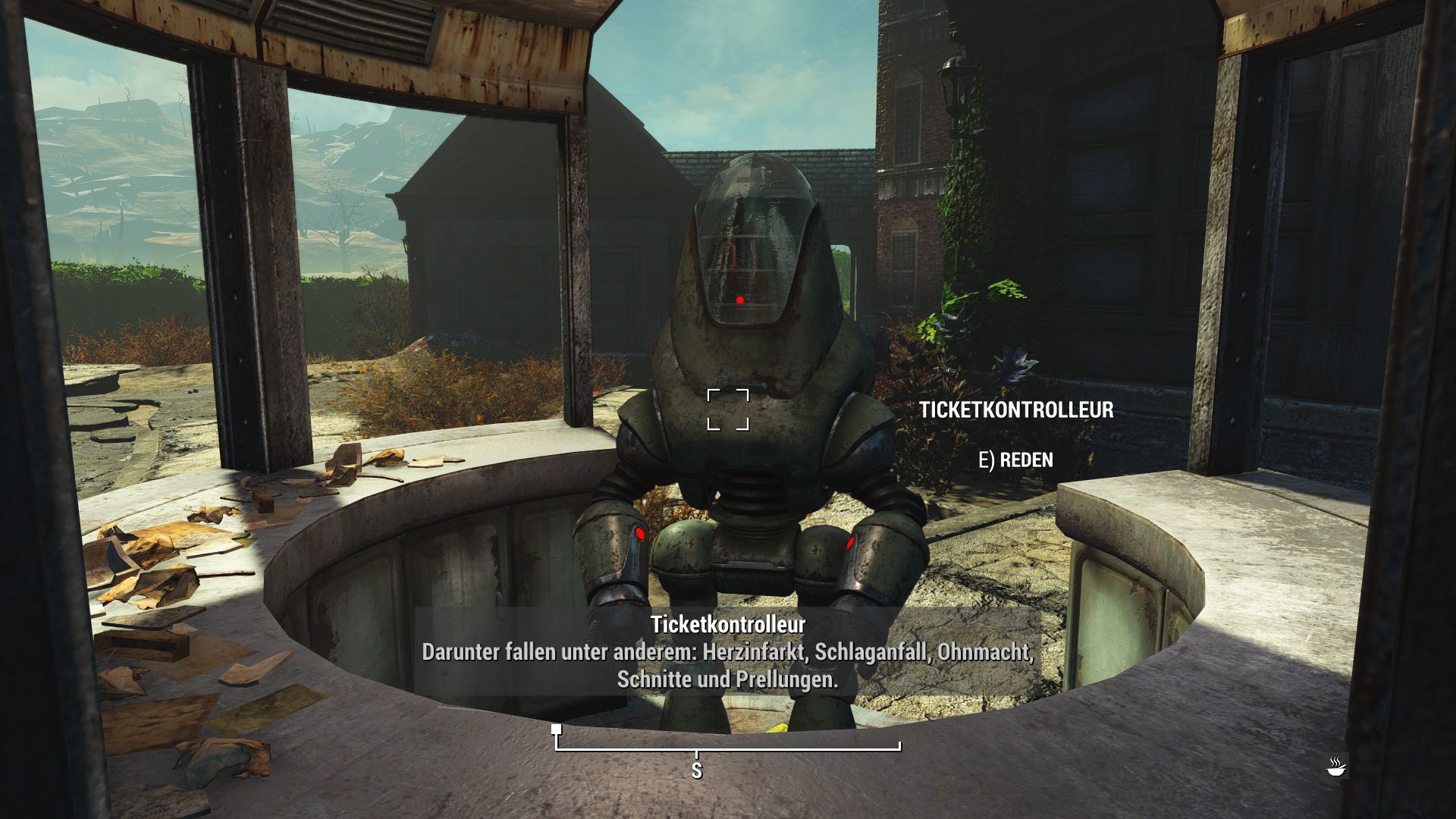The image size is (1456, 819).
Task: Select the robot's red eye sensor in the visor
Action: coord(740,300)
